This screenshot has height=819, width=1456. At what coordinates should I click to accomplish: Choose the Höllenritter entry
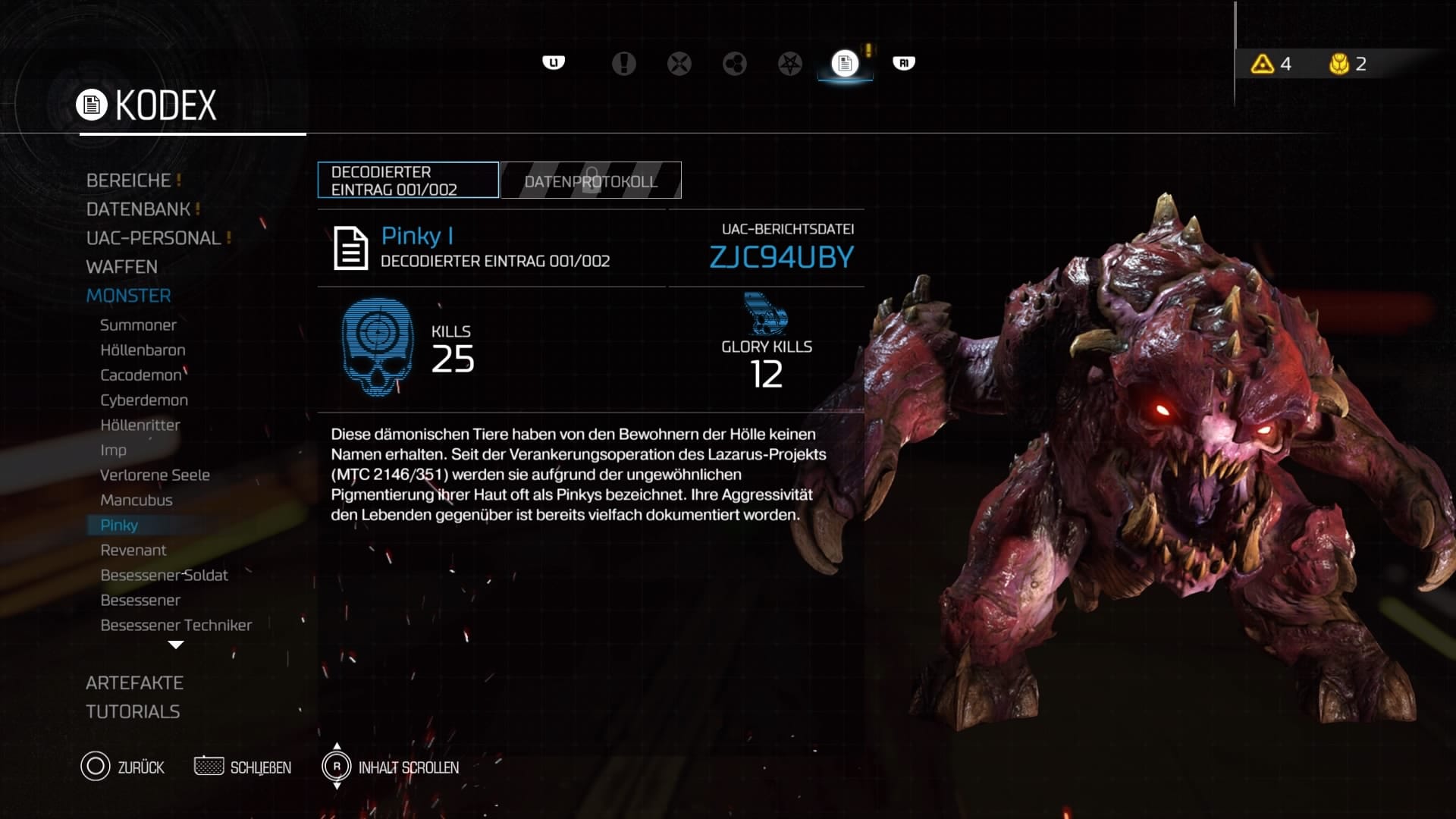(140, 425)
